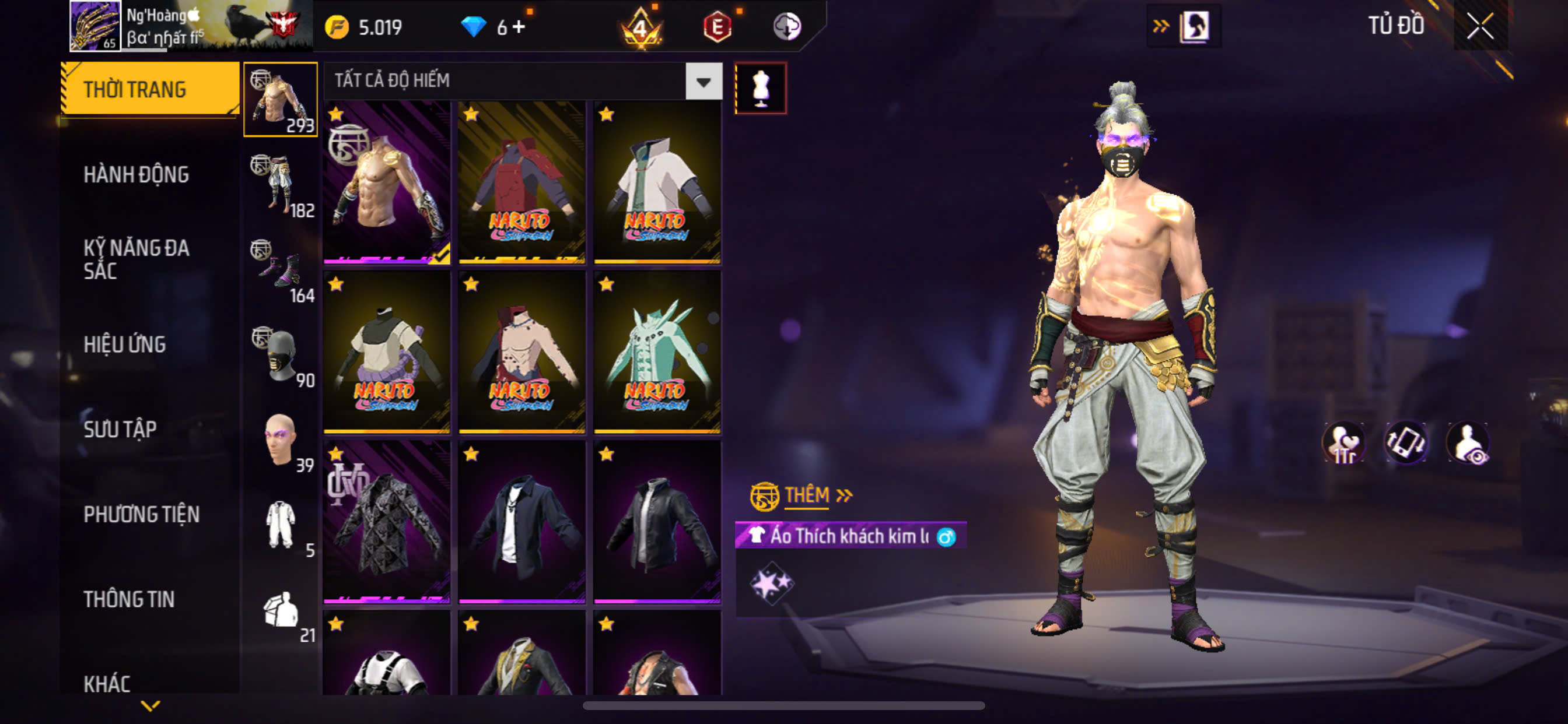Open the Tất Cả Độ Hiếm rarity dropdown
Viewport: 1568px width, 724px height.
tap(703, 82)
